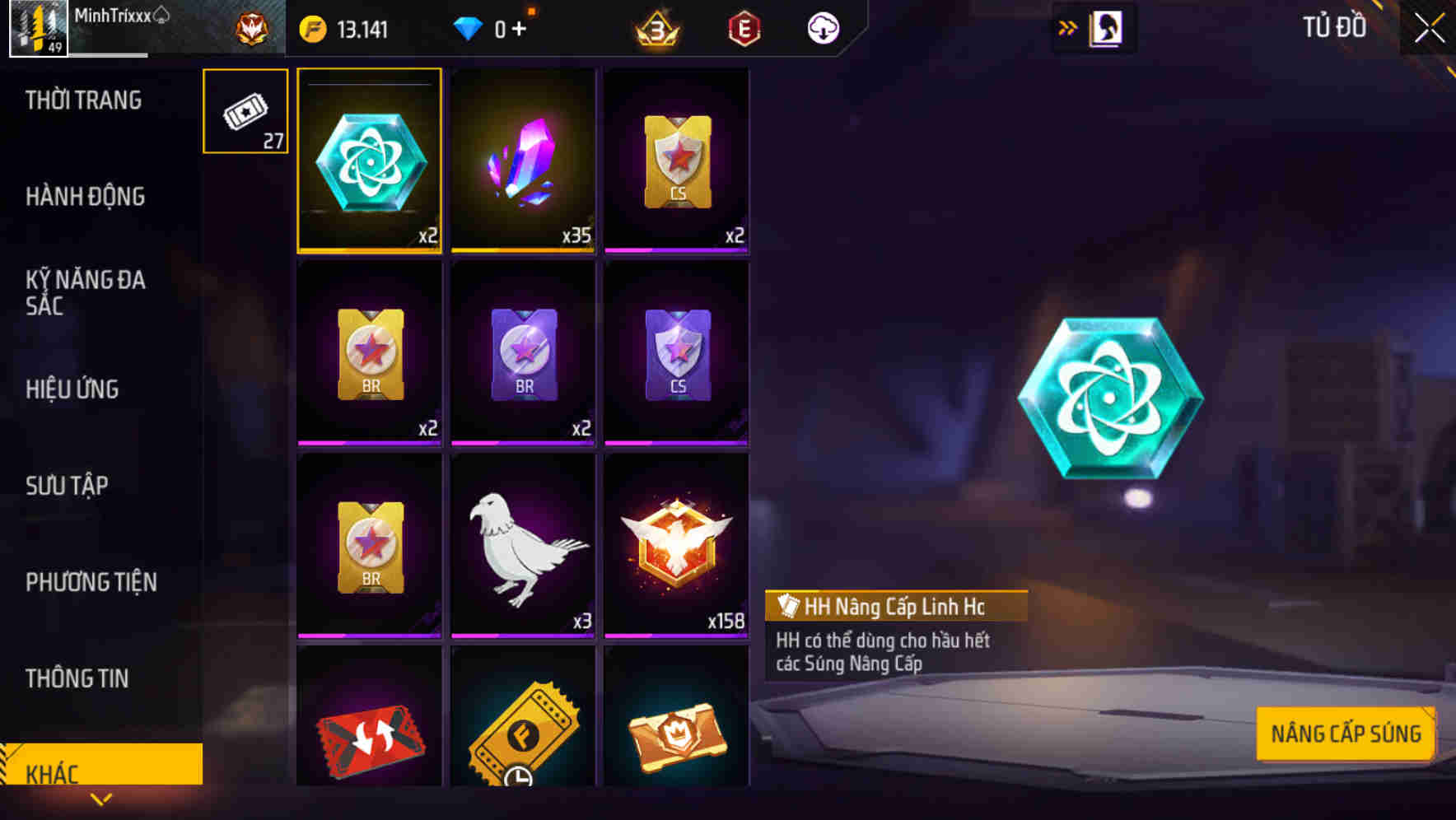Click the MinhTrixxx player avatar
1456x820 pixels.
coord(36,30)
